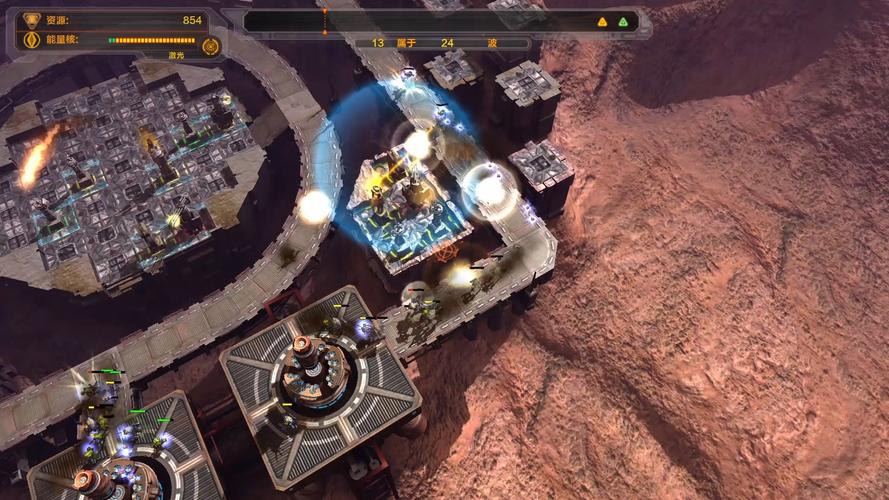This screenshot has width=889, height=500.
Task: Click the orange marker on the wave timeline
Action: coord(324,20)
